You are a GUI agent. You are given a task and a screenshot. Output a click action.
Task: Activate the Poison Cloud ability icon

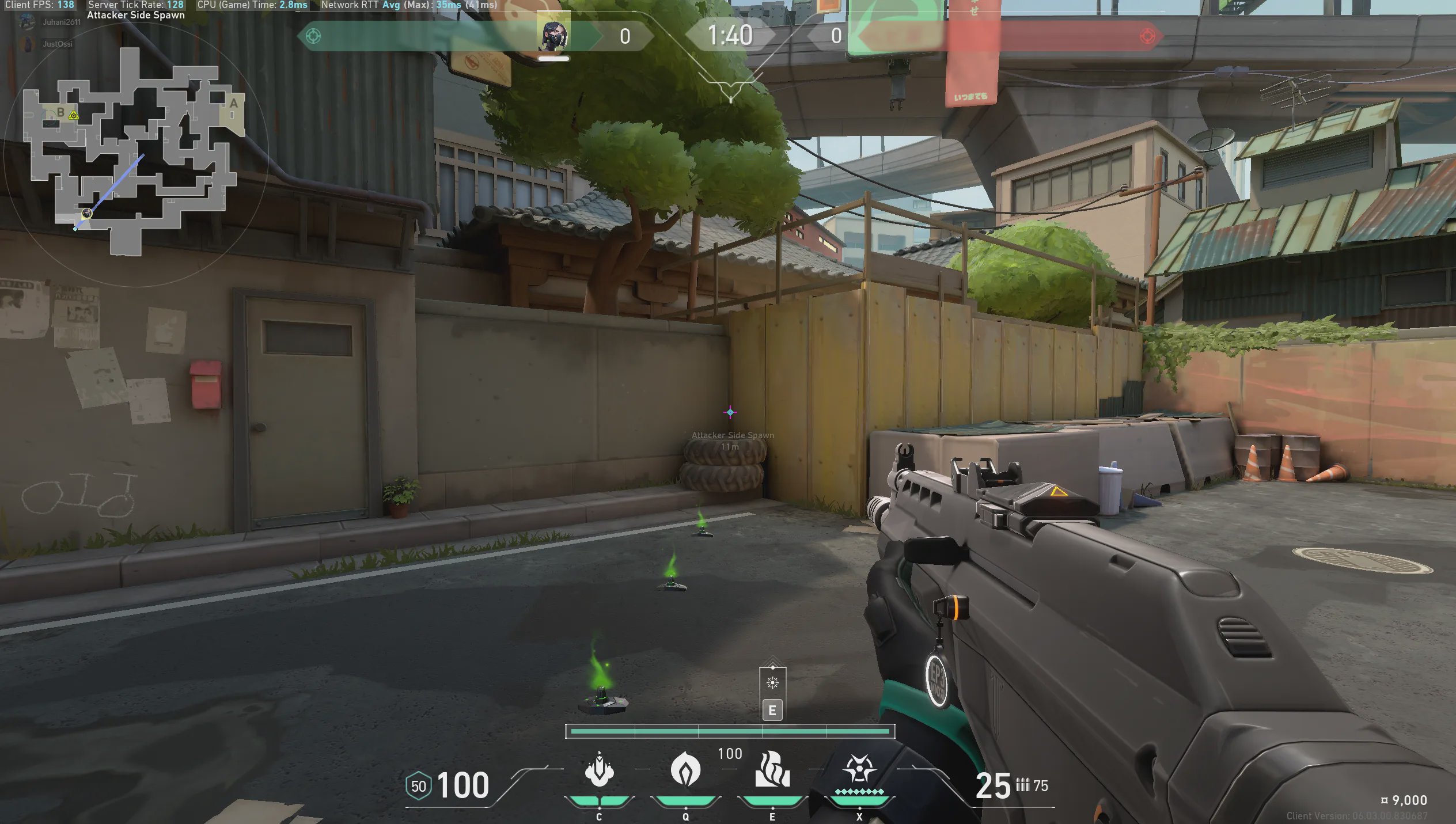(x=685, y=770)
